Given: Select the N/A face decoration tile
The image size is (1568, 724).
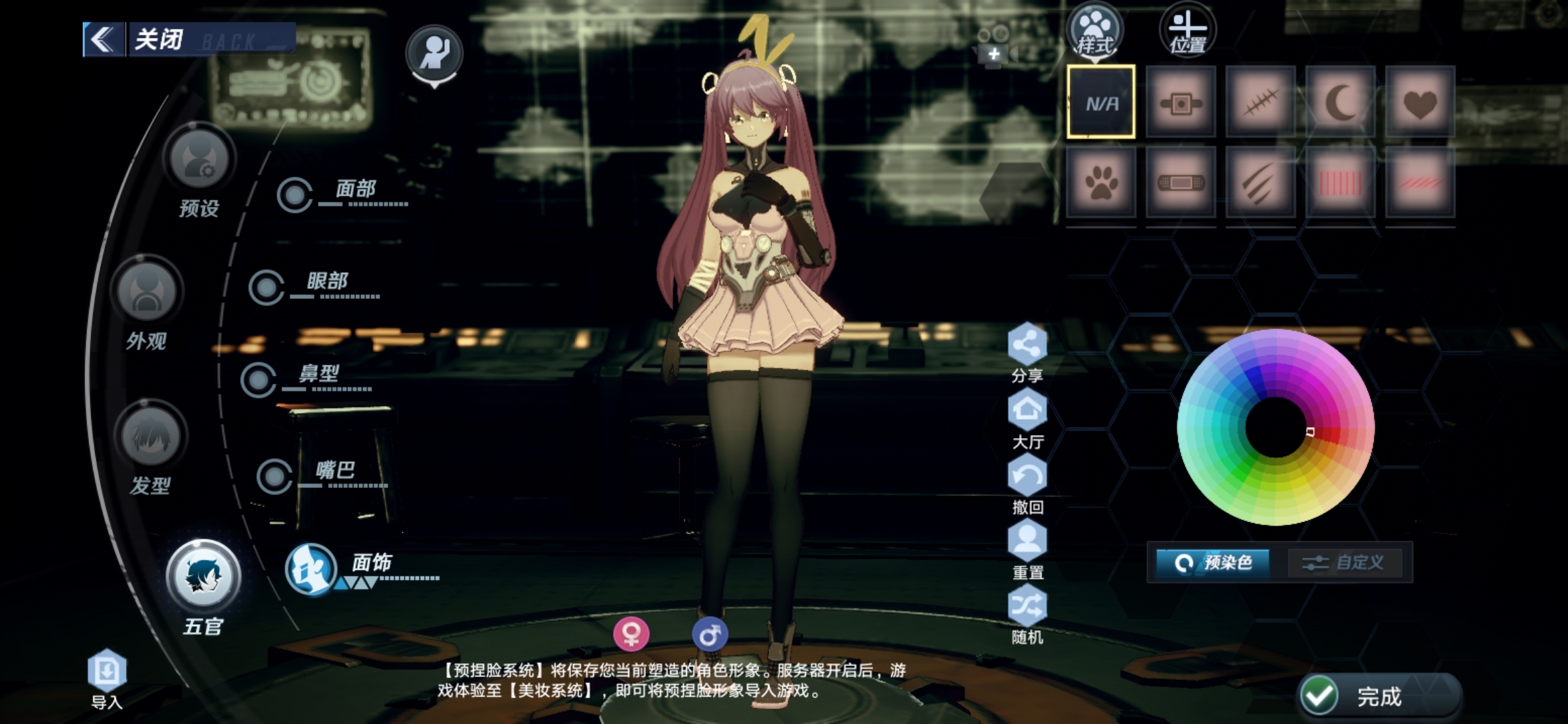Looking at the screenshot, I should pos(1101,103).
